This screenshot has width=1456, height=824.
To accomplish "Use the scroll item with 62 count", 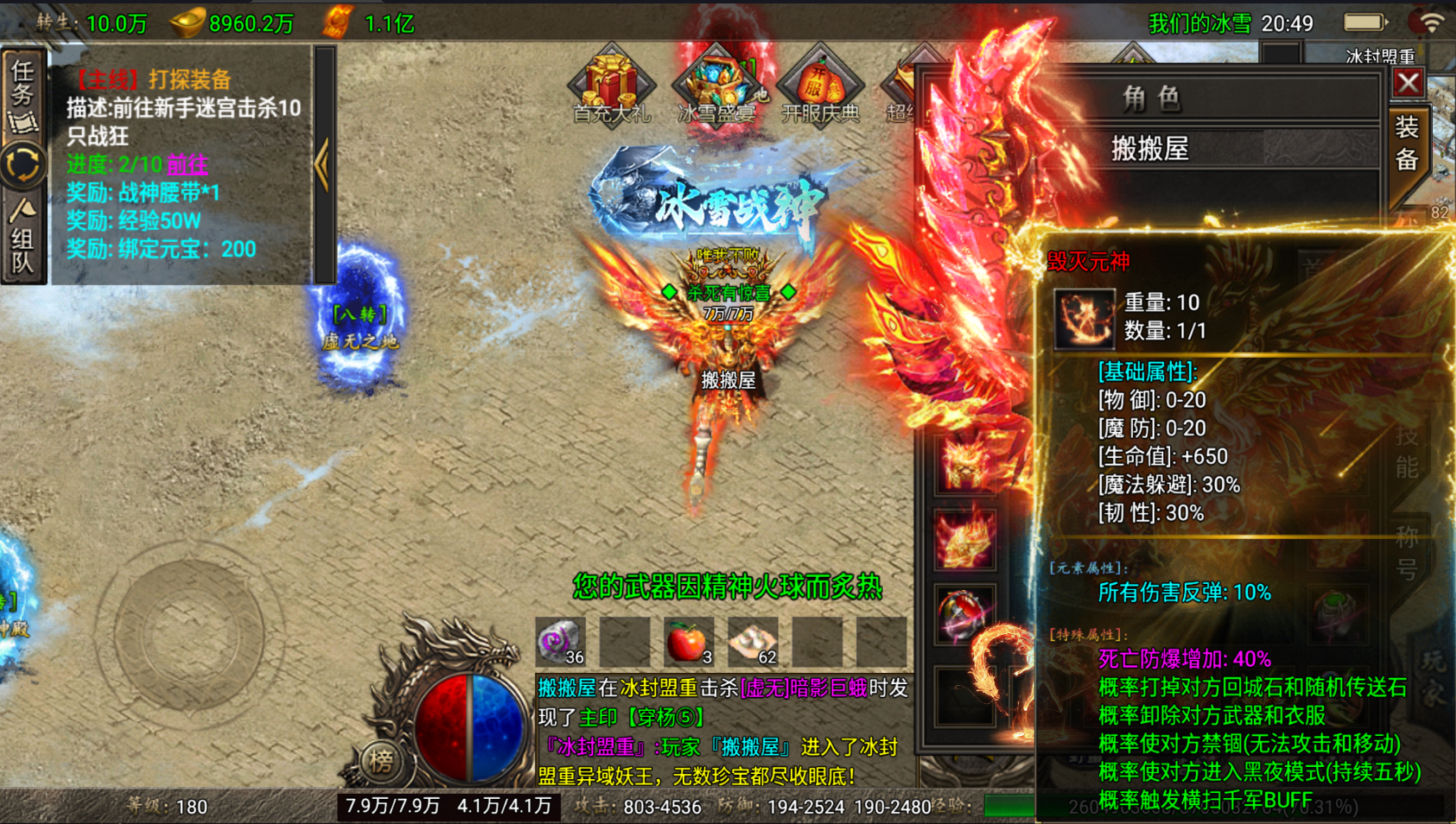I will (753, 642).
